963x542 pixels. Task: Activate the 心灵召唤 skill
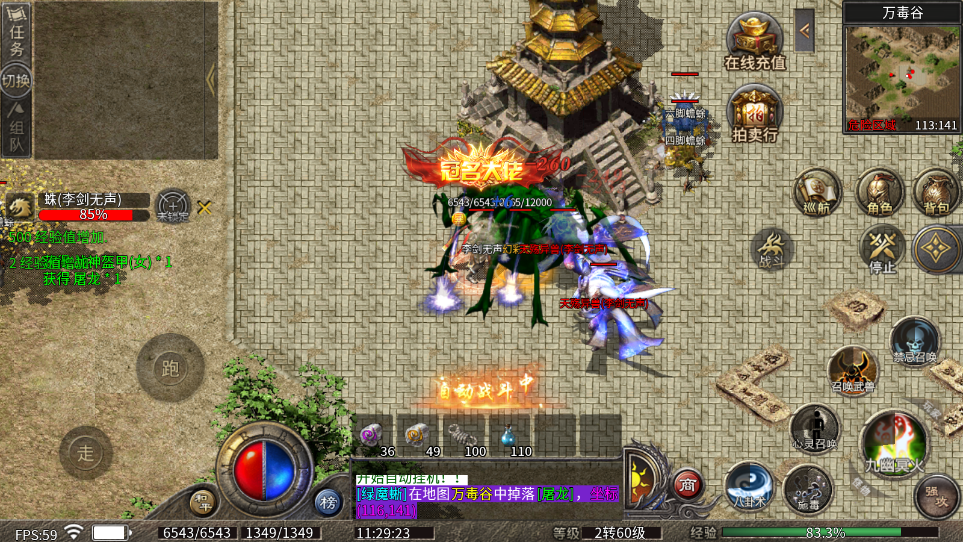(813, 427)
